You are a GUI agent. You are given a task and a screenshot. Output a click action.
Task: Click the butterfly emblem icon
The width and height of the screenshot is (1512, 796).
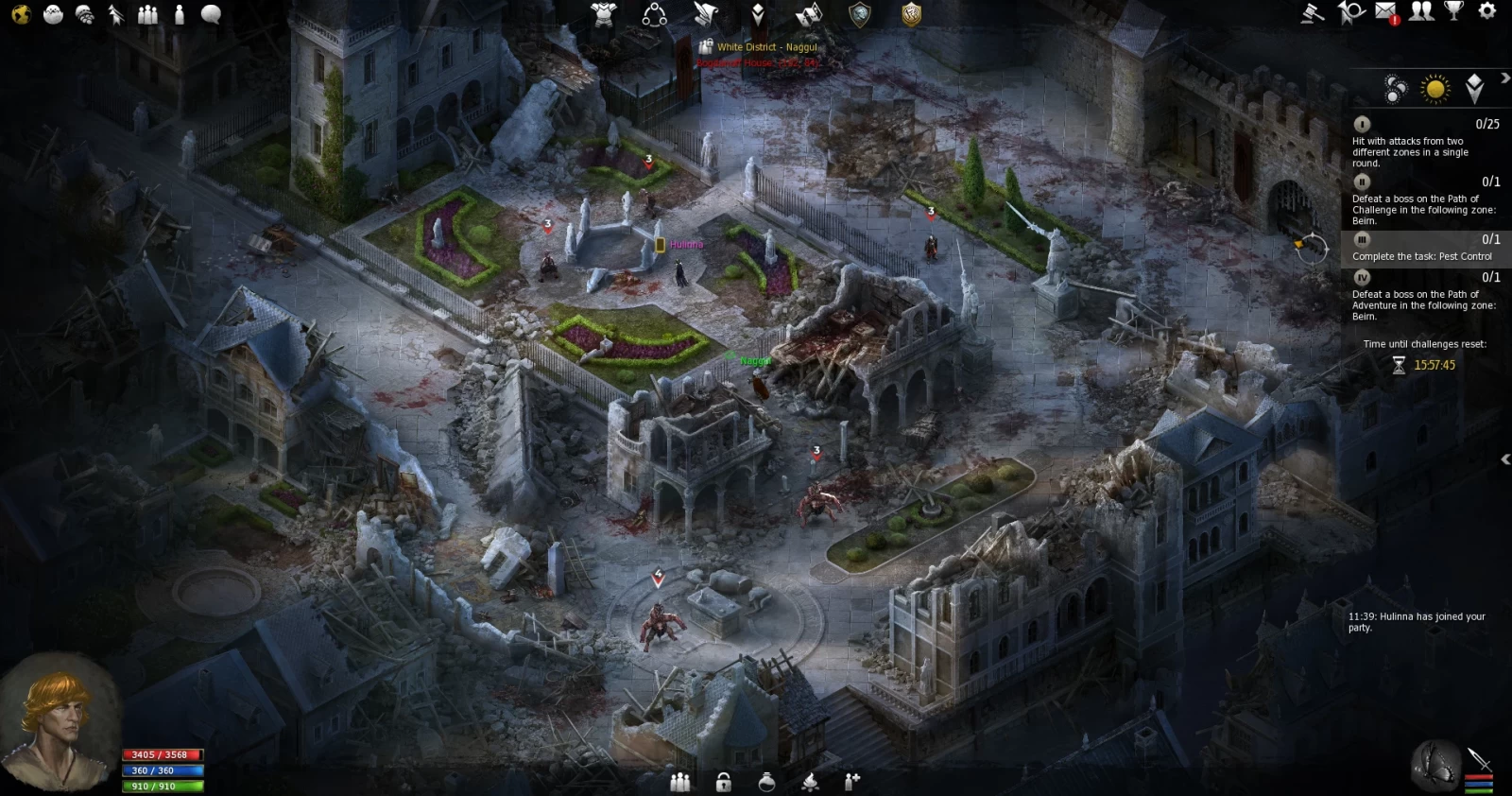point(1435,764)
